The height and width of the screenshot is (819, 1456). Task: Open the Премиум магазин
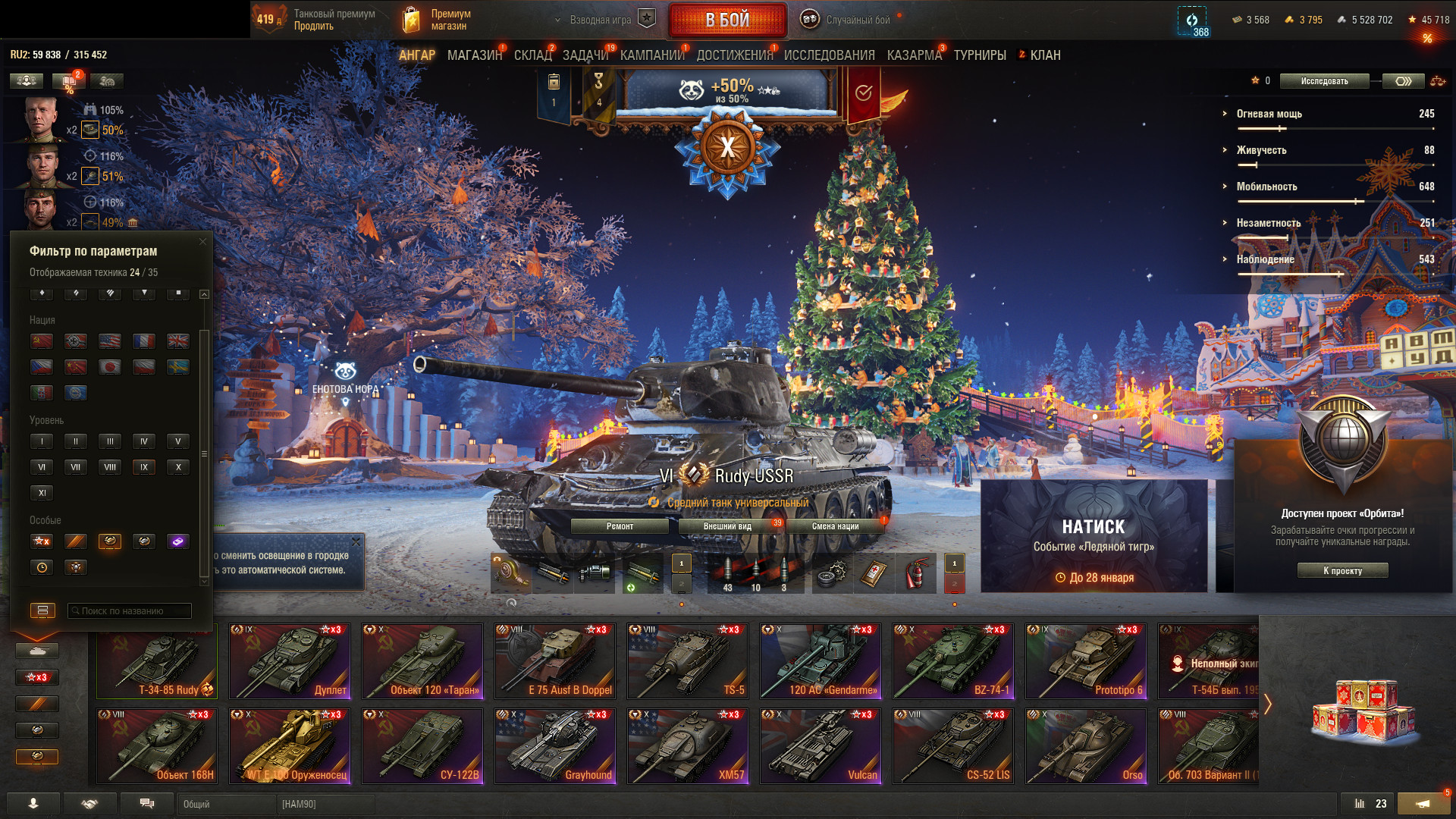[x=438, y=20]
